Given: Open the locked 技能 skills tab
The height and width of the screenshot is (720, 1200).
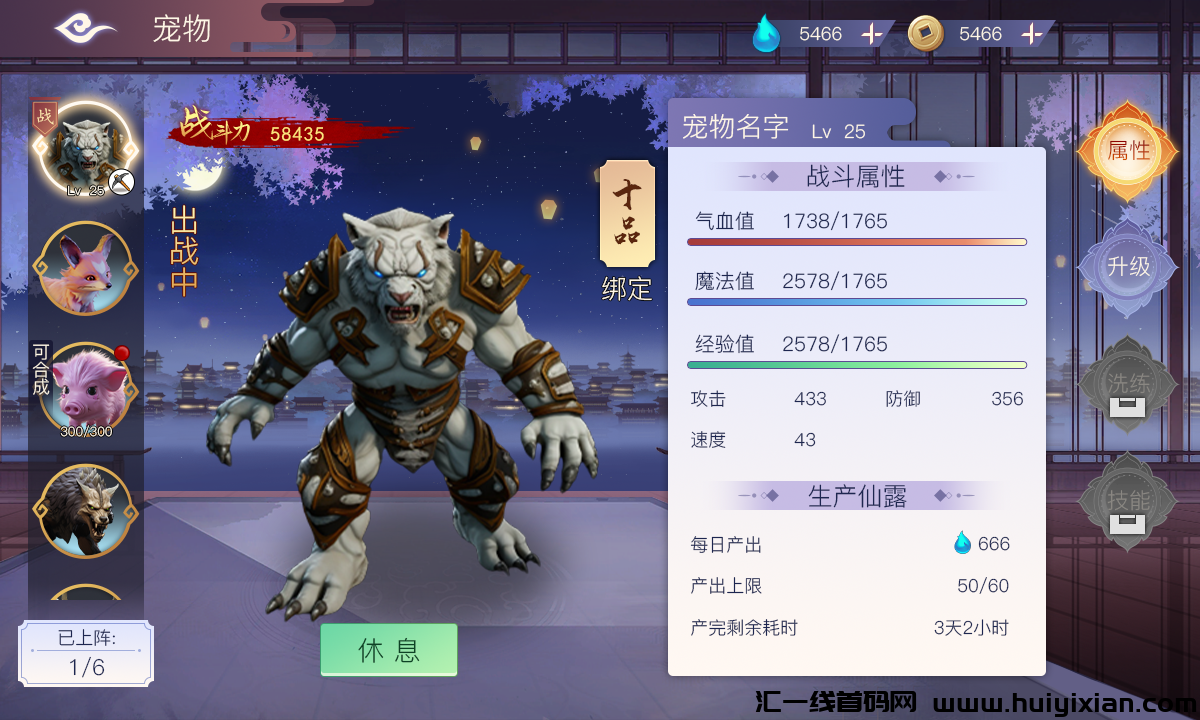Looking at the screenshot, I should pyautogui.click(x=1128, y=501).
